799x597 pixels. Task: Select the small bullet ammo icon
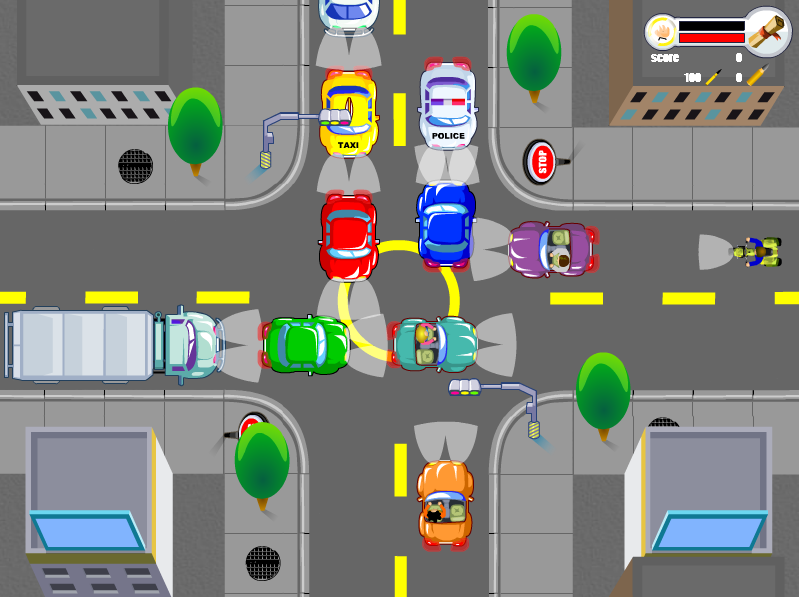pyautogui.click(x=714, y=76)
